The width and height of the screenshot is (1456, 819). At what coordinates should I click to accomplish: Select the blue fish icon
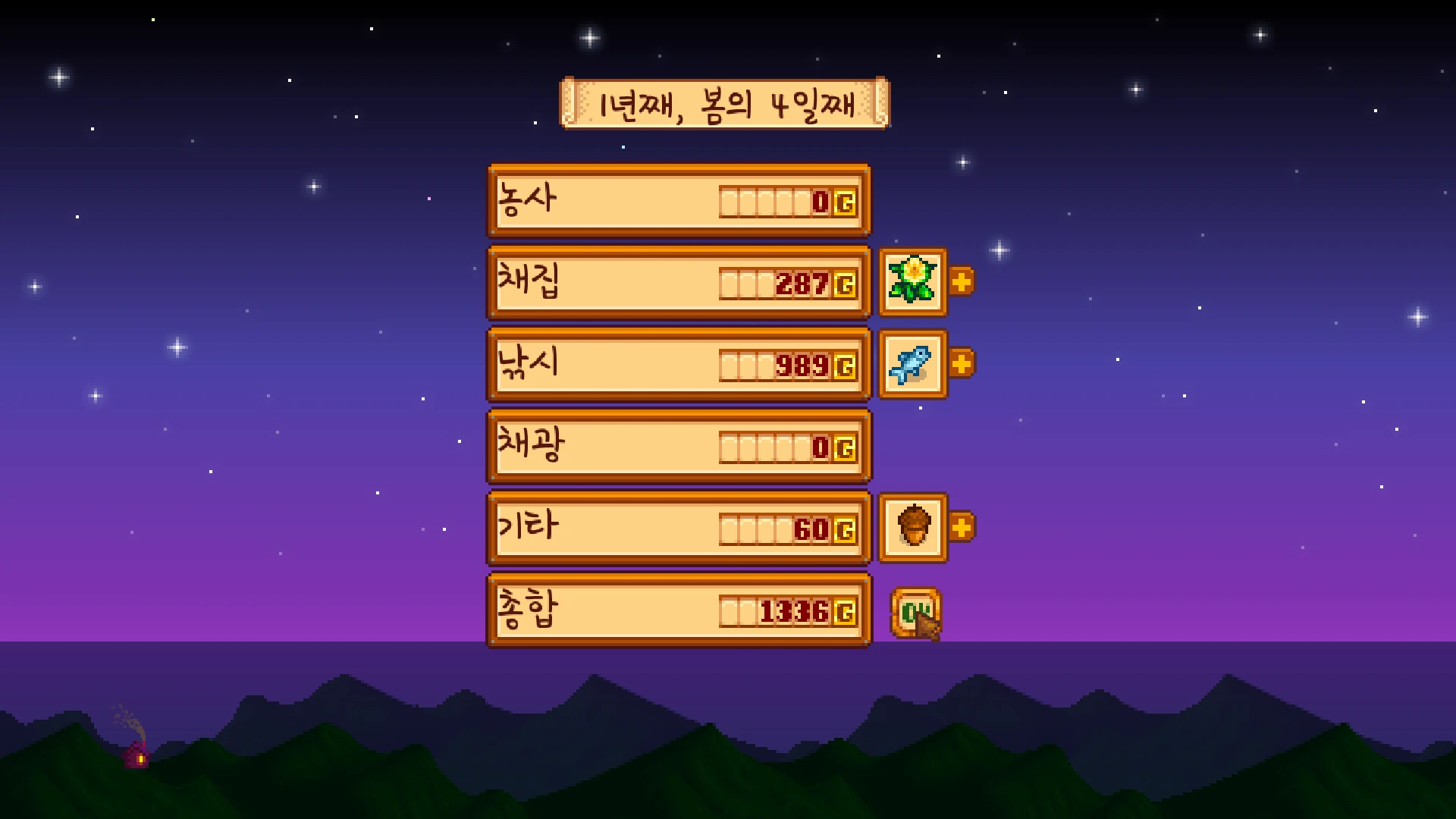(912, 364)
